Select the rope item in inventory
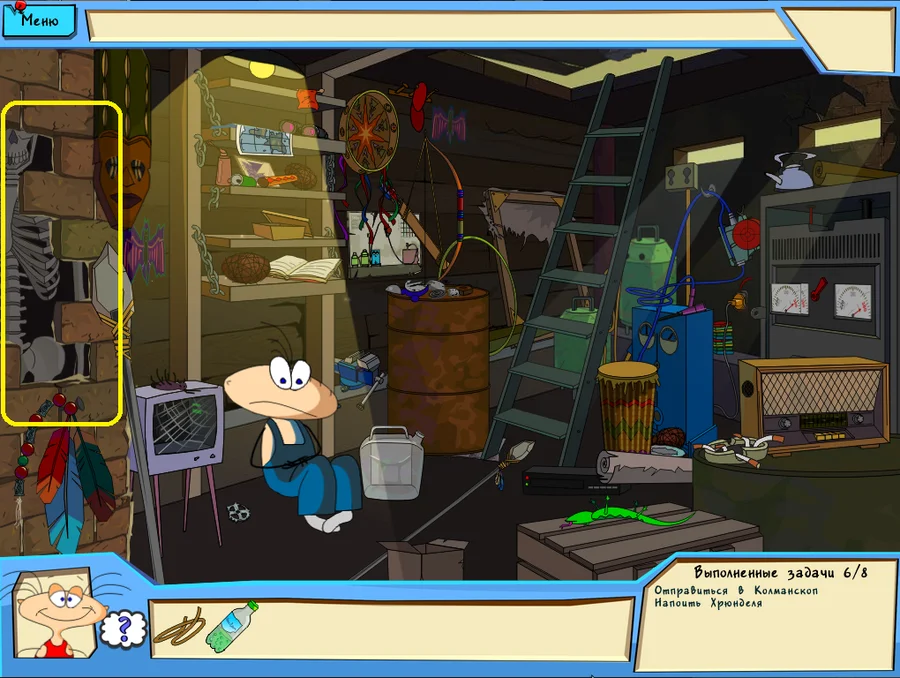The height and width of the screenshot is (678, 900). (x=181, y=627)
